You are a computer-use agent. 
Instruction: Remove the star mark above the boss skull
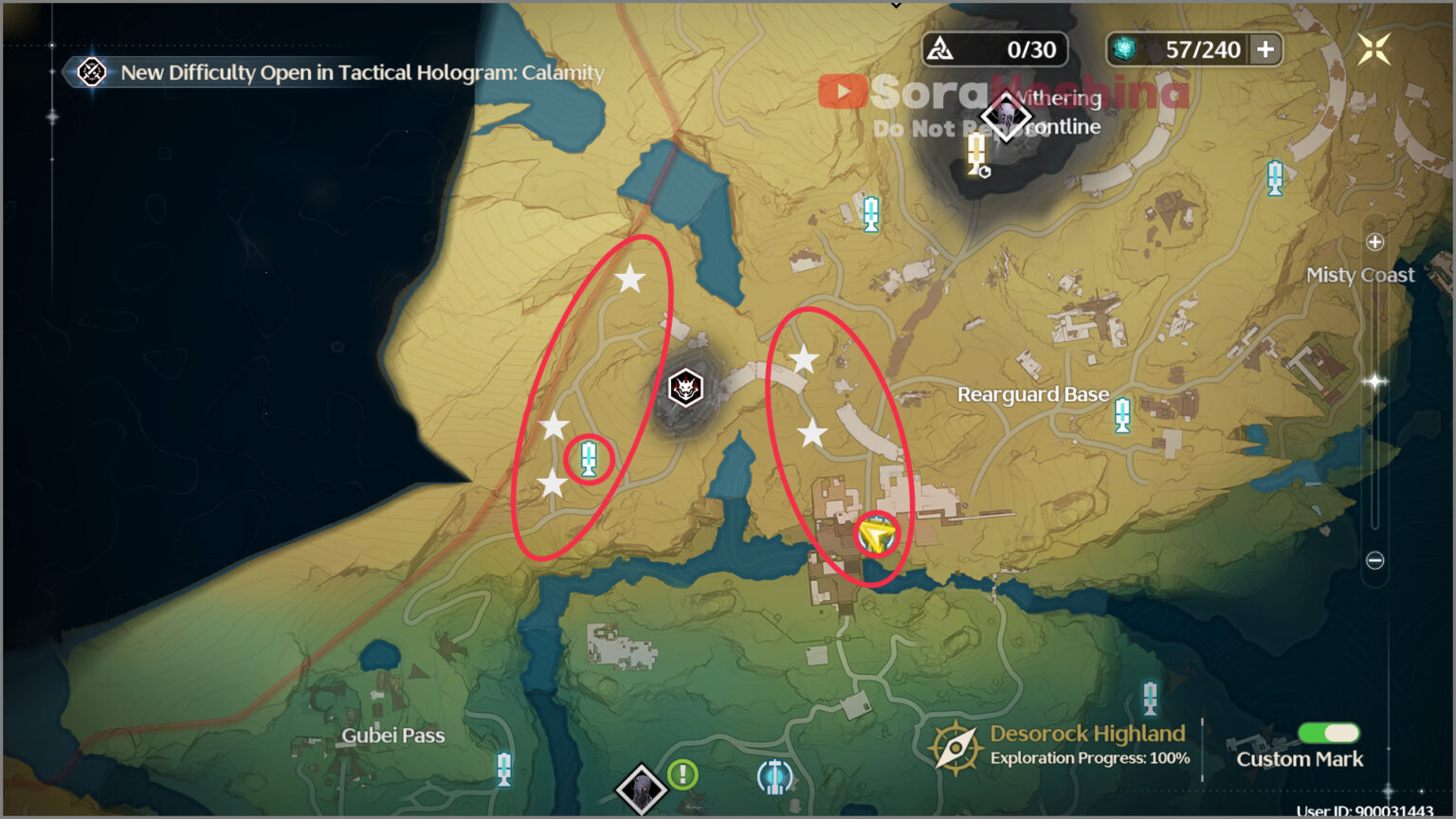[628, 278]
